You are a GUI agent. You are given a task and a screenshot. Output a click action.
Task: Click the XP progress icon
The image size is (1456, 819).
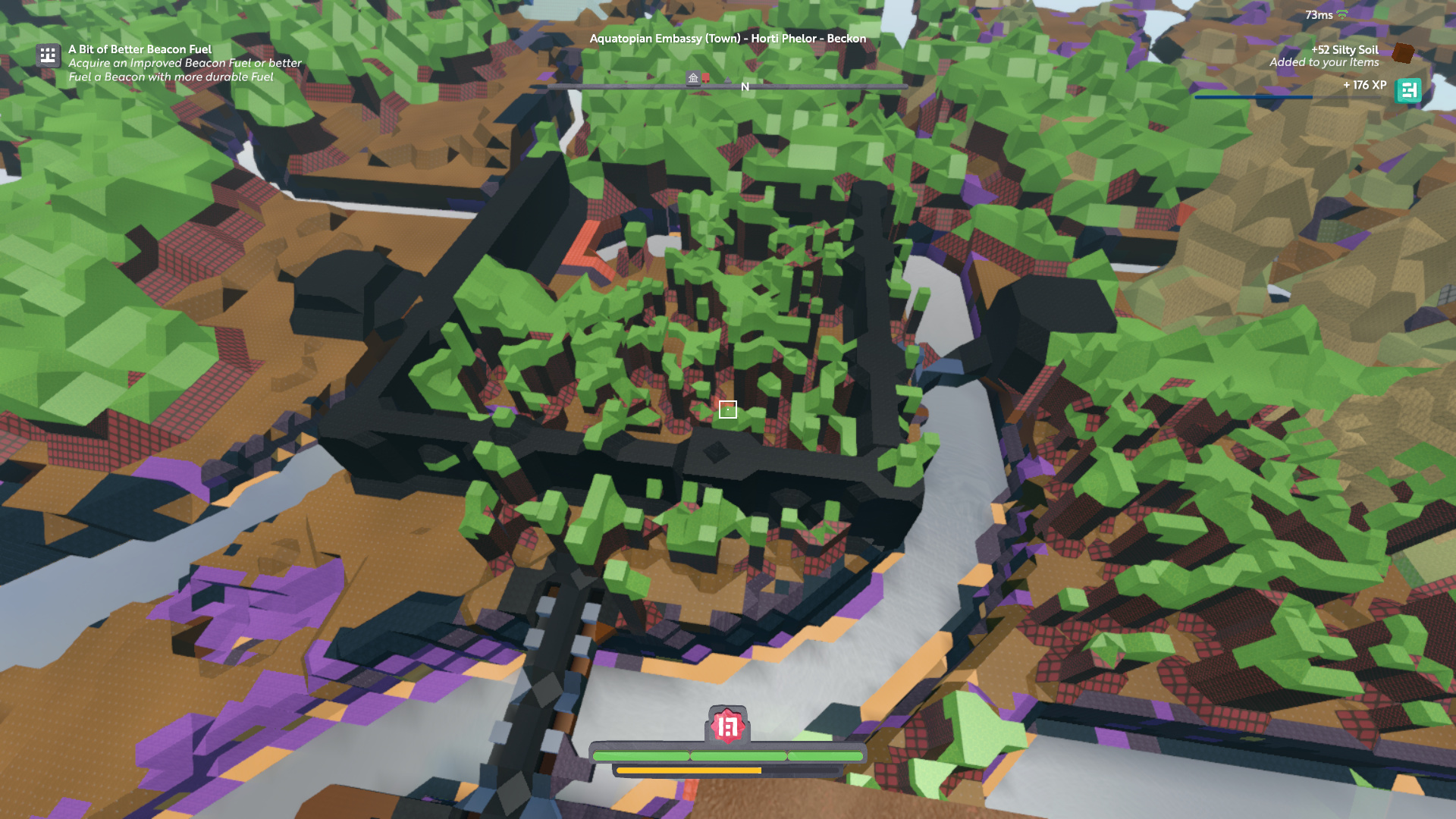click(x=1408, y=90)
